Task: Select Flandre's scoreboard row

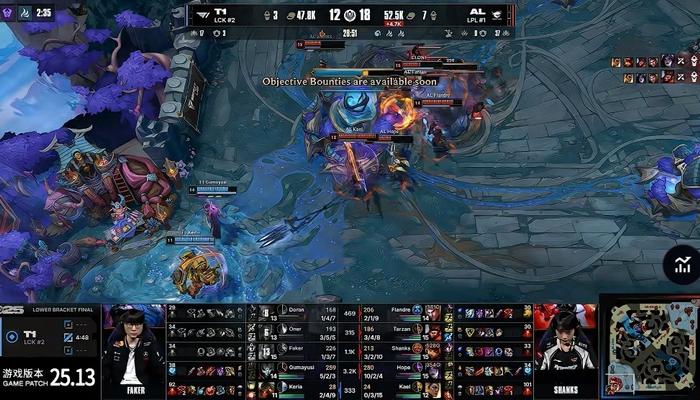Action: click(402, 313)
